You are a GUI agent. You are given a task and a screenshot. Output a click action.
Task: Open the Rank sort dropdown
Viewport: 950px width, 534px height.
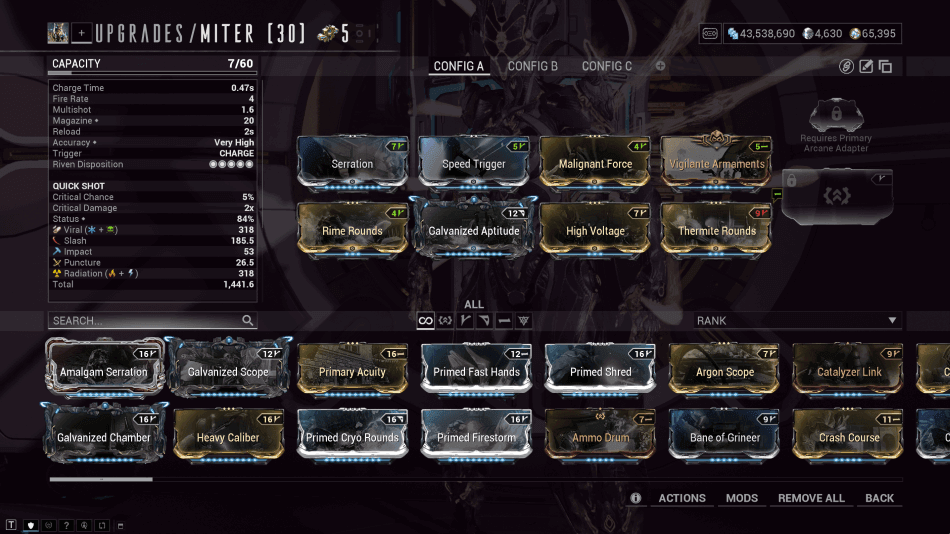[x=797, y=321]
